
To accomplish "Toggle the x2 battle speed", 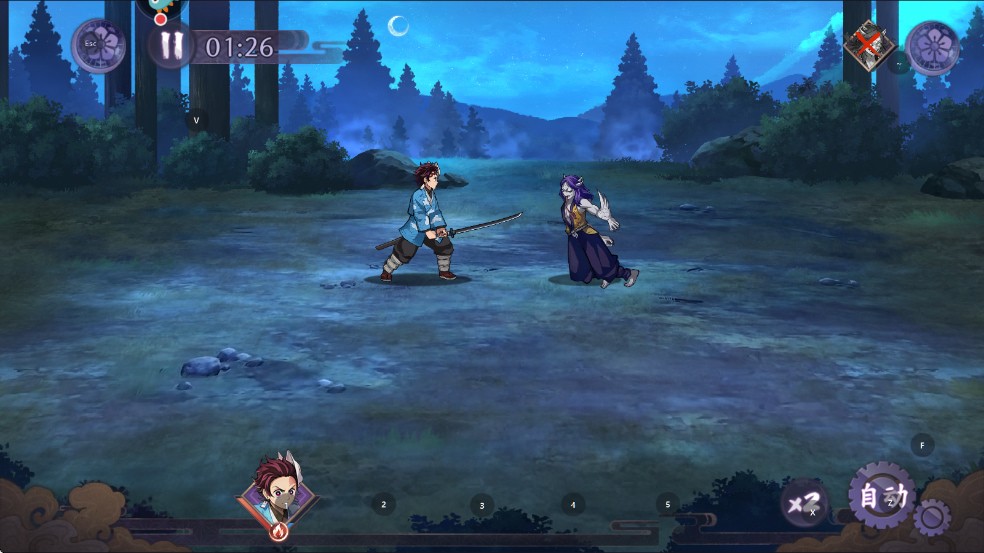I will coord(804,503).
